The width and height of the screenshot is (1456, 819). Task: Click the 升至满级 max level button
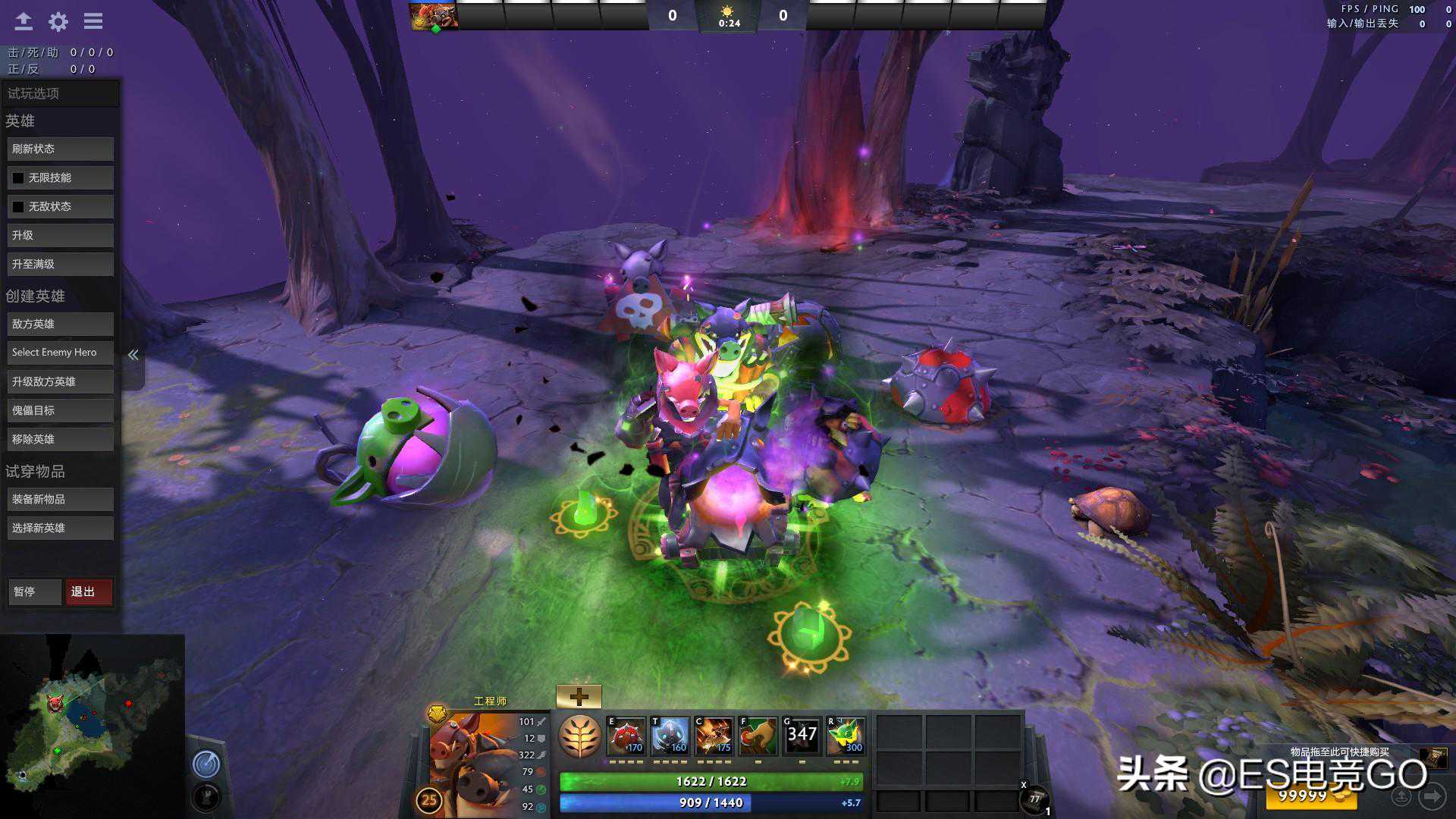pos(61,265)
